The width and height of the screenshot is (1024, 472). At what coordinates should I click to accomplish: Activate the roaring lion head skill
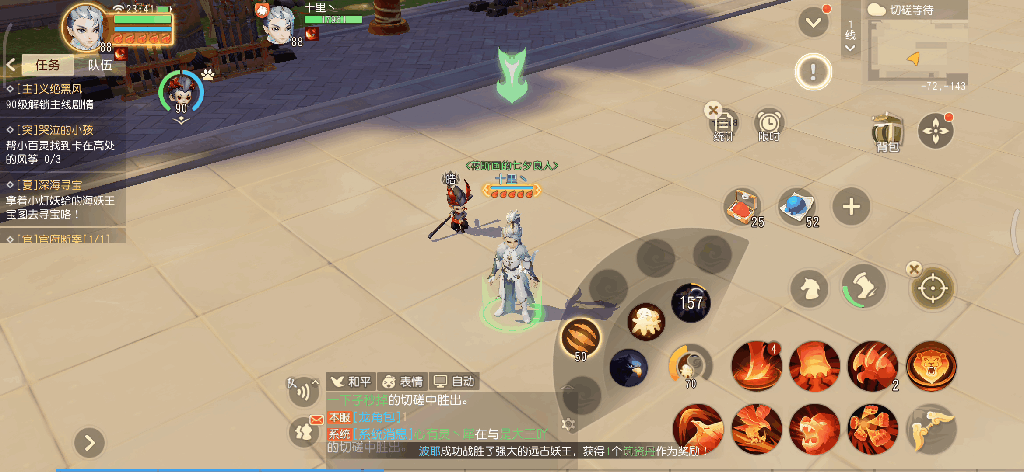(931, 365)
